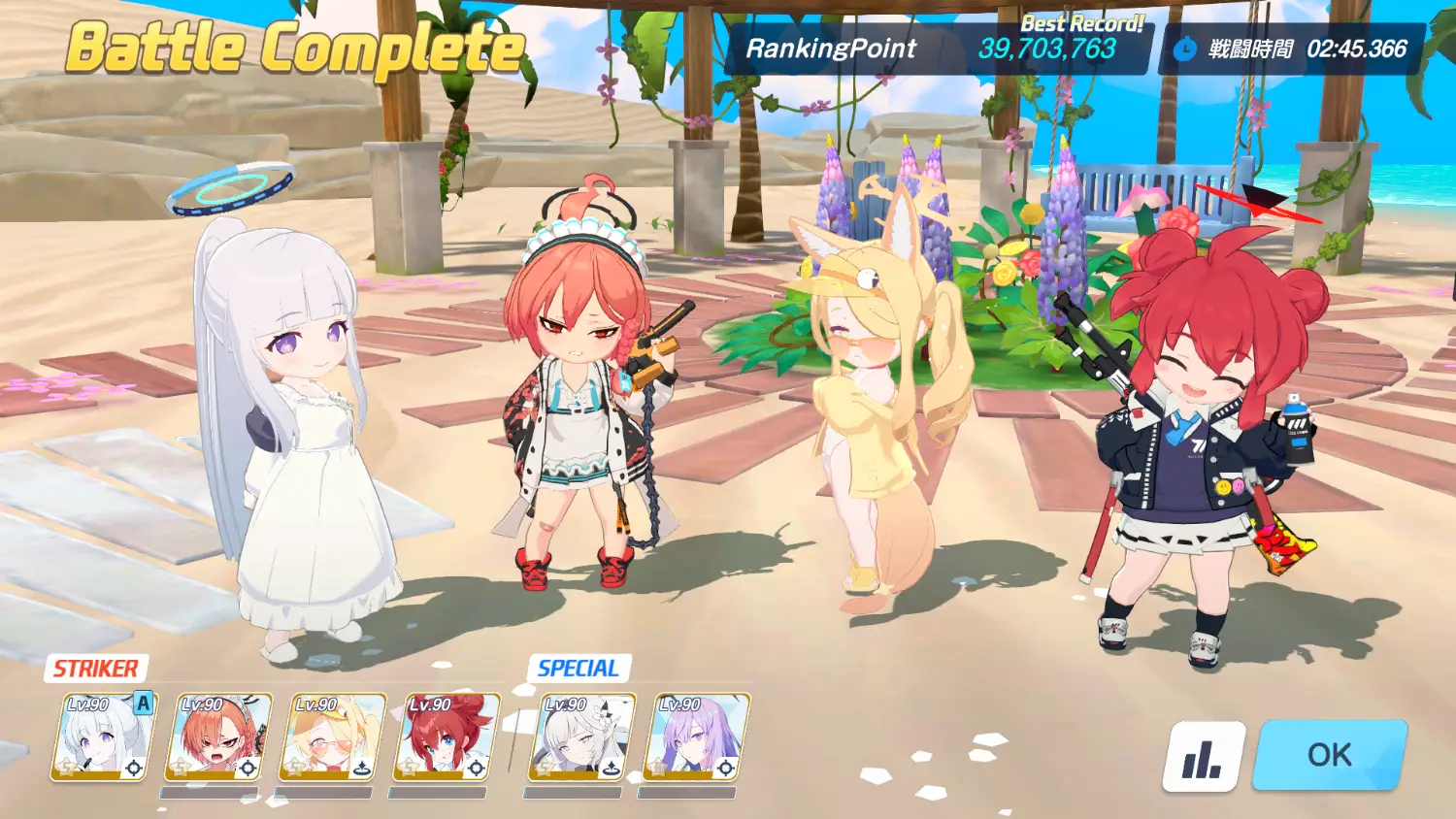This screenshot has width=1456, height=819.
Task: Select the red-haired striker portrait
Action: pos(447,737)
